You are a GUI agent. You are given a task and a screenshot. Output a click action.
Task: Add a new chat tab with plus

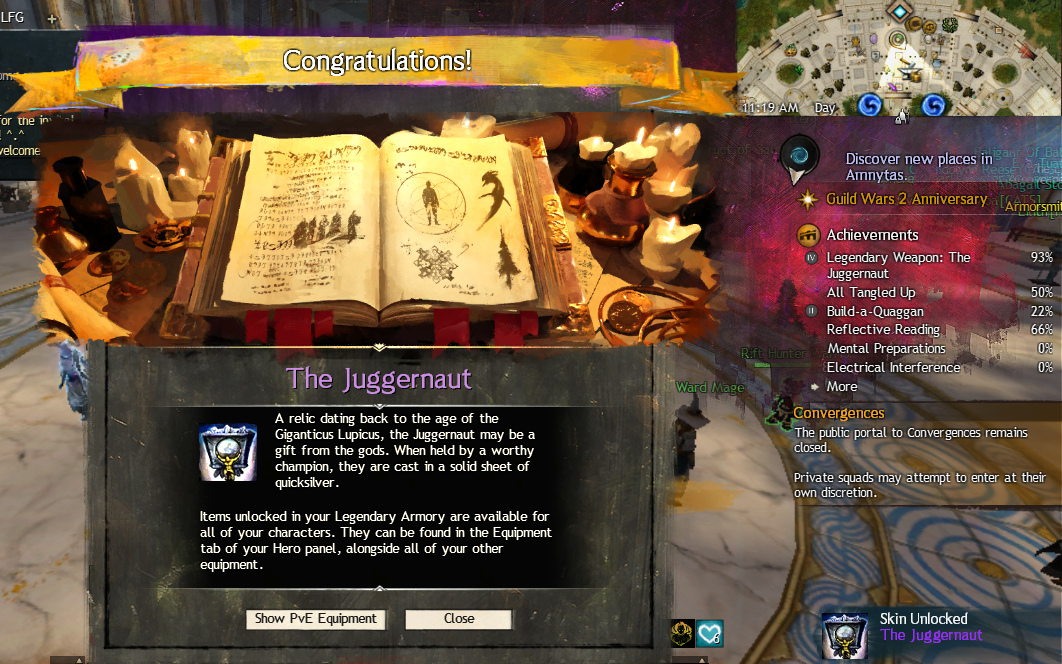(x=52, y=19)
